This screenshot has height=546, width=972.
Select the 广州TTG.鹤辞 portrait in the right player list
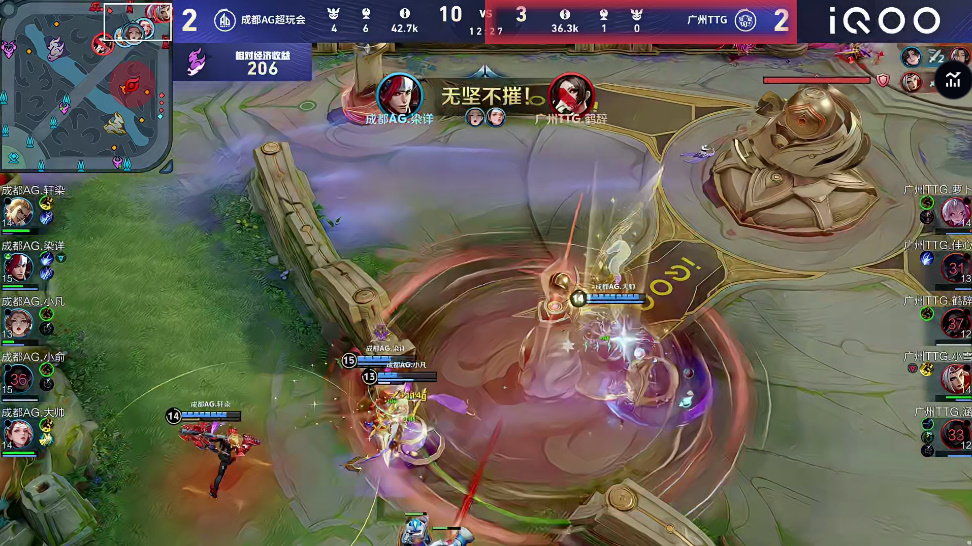click(x=955, y=322)
